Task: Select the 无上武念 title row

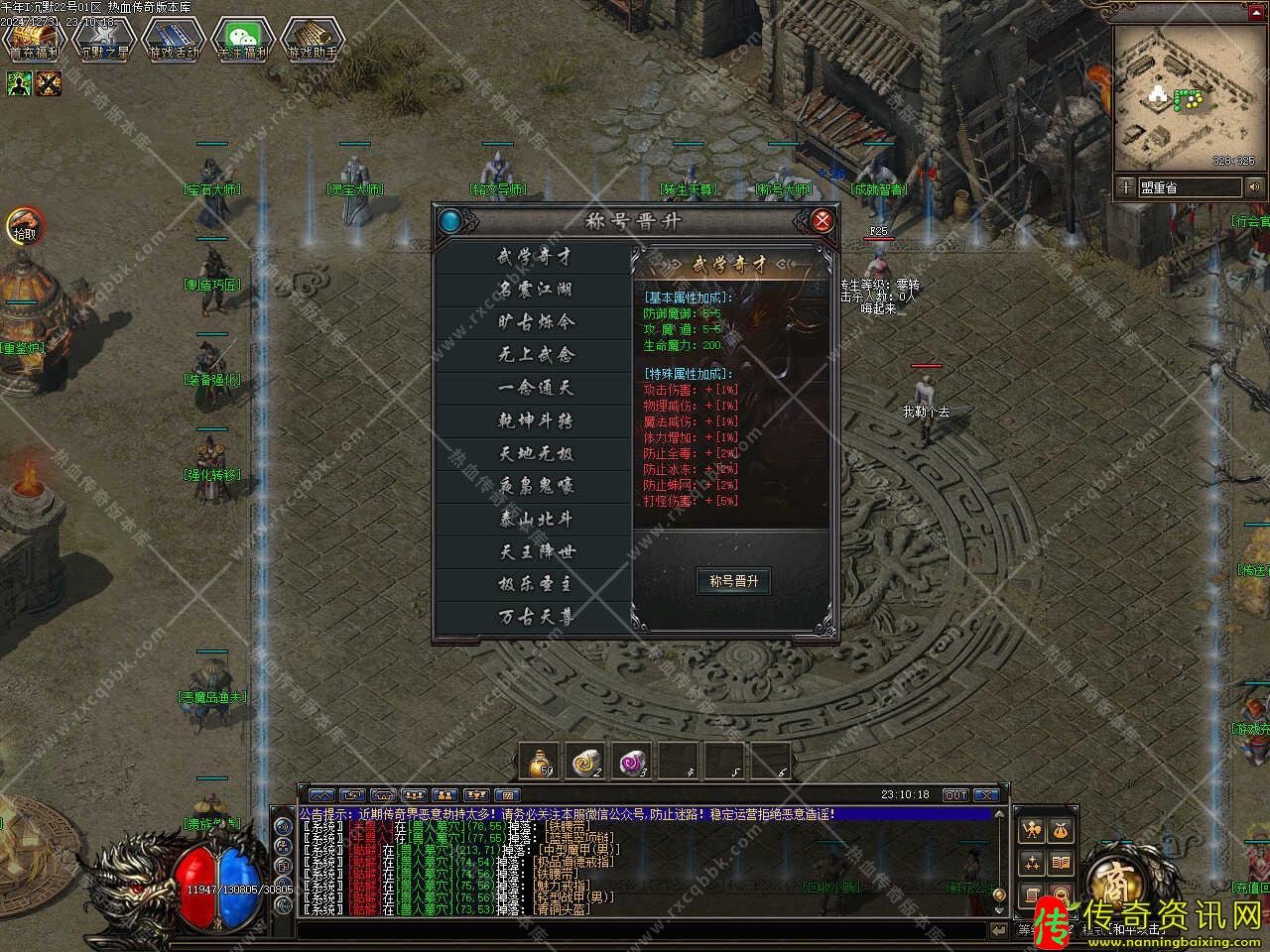Action: 535,355
